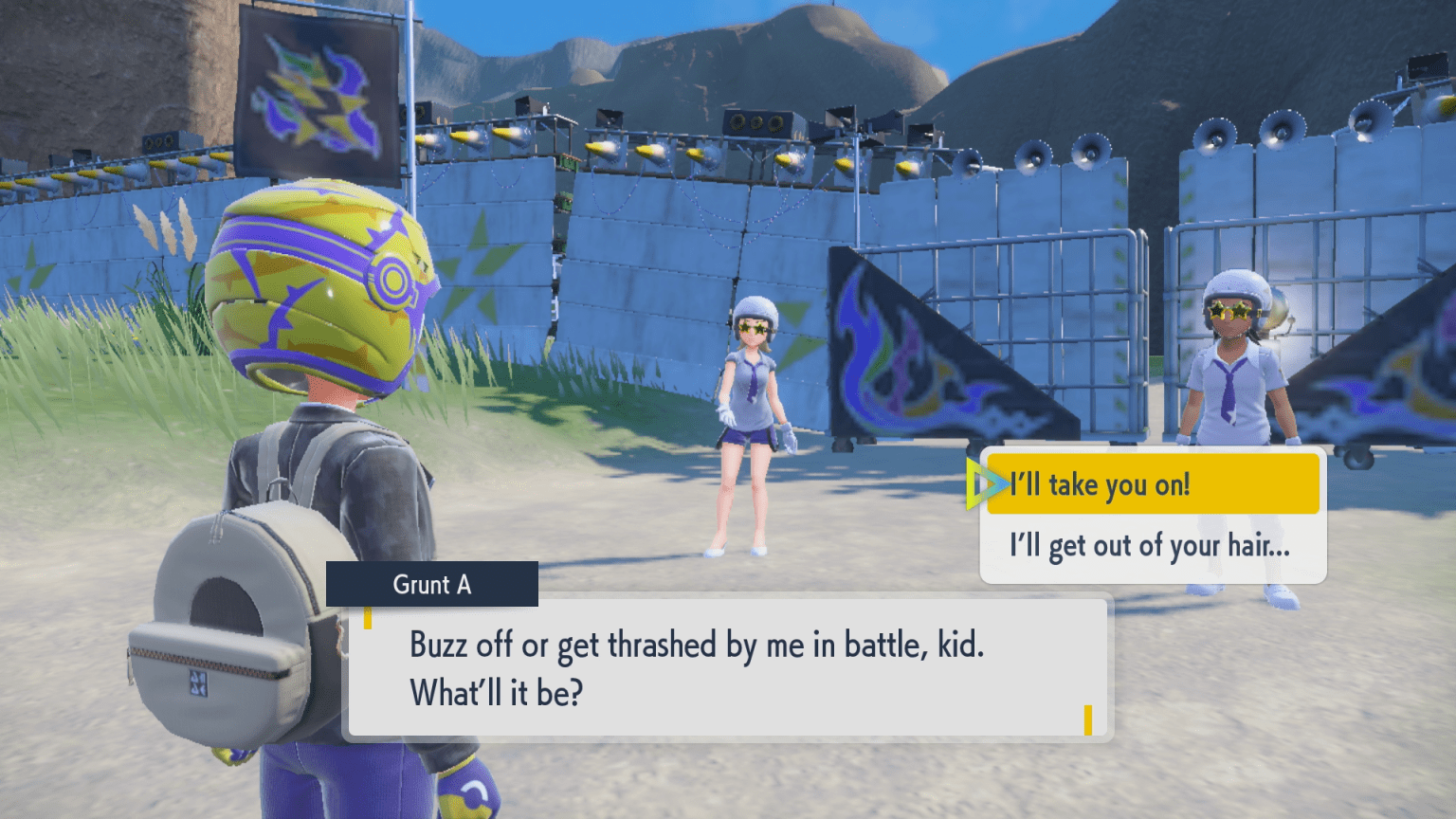The width and height of the screenshot is (1456, 819).
Task: Advance the Grunt A dialogue box
Action: point(727,667)
